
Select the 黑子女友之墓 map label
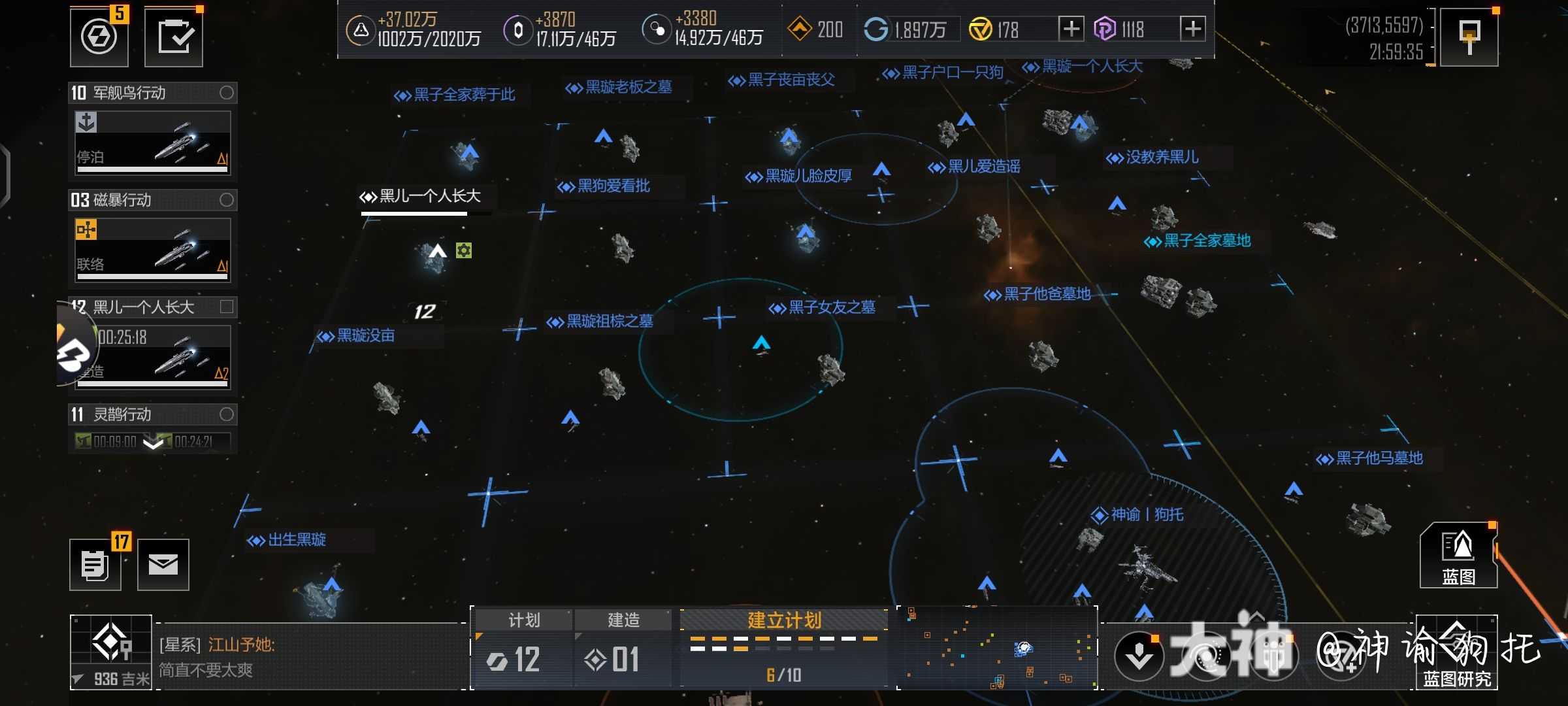coord(825,307)
